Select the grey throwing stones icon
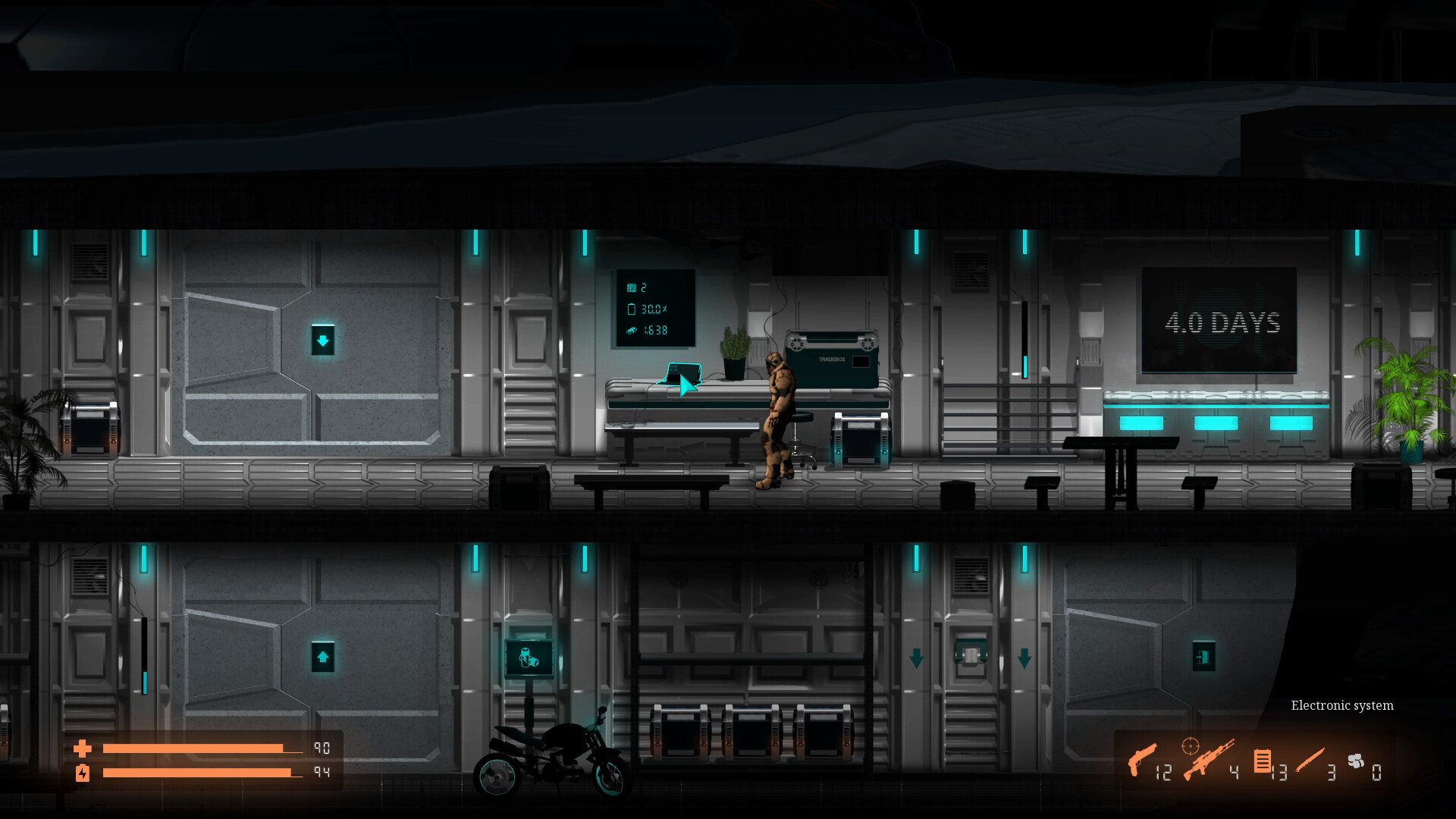Viewport: 1456px width, 819px height. click(1356, 761)
